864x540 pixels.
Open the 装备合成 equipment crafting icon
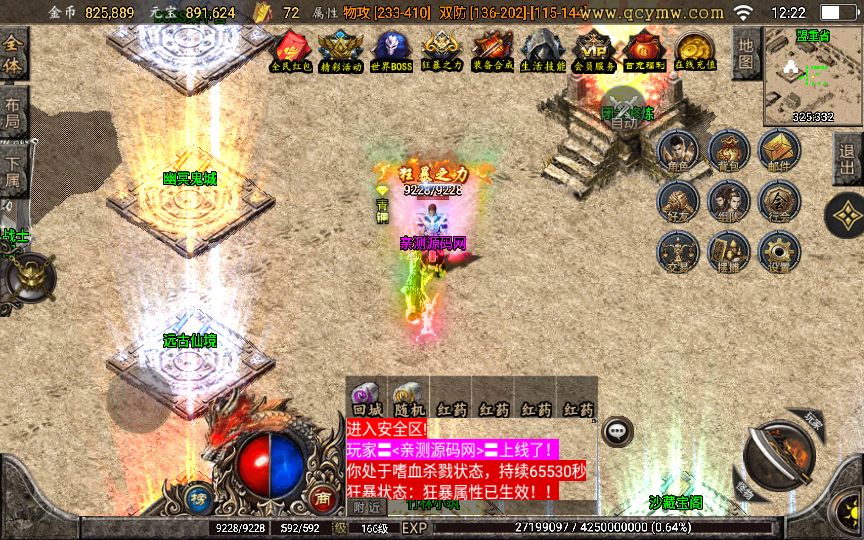(x=492, y=49)
